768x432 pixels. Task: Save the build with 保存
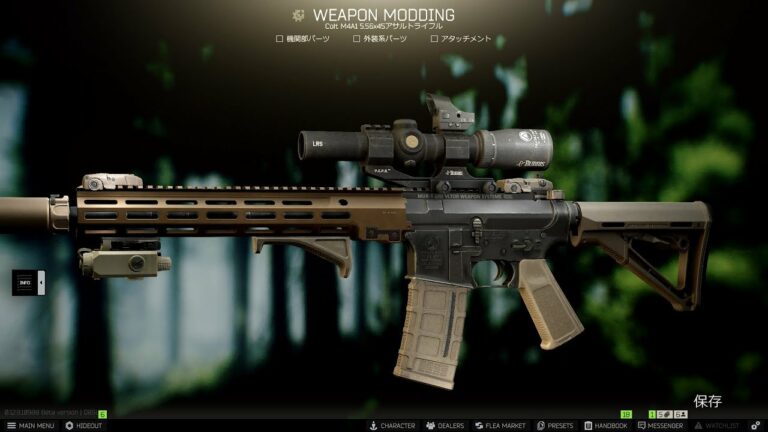point(707,401)
